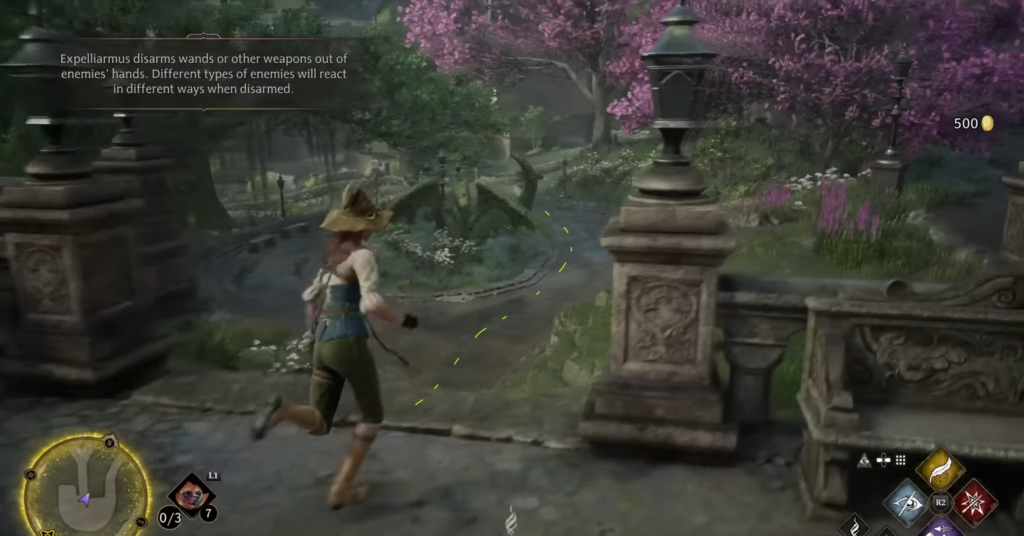Cast the red Expelliarmus spell

[x=973, y=502]
